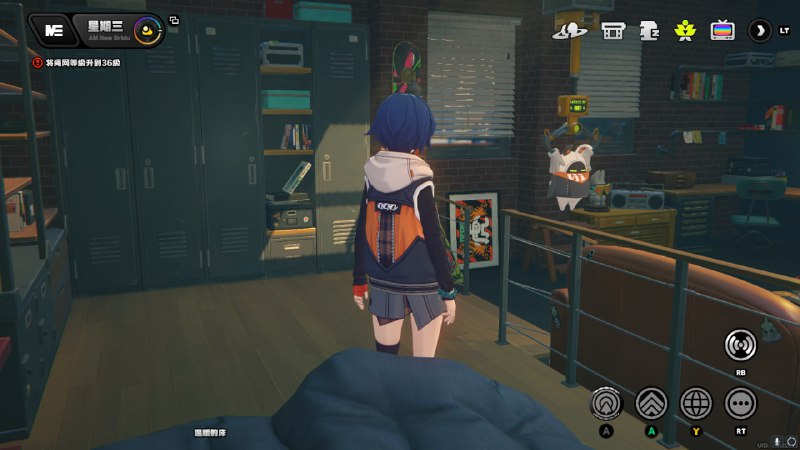Open the three-dot more options button
Viewport: 800px width, 450px height.
tap(741, 402)
